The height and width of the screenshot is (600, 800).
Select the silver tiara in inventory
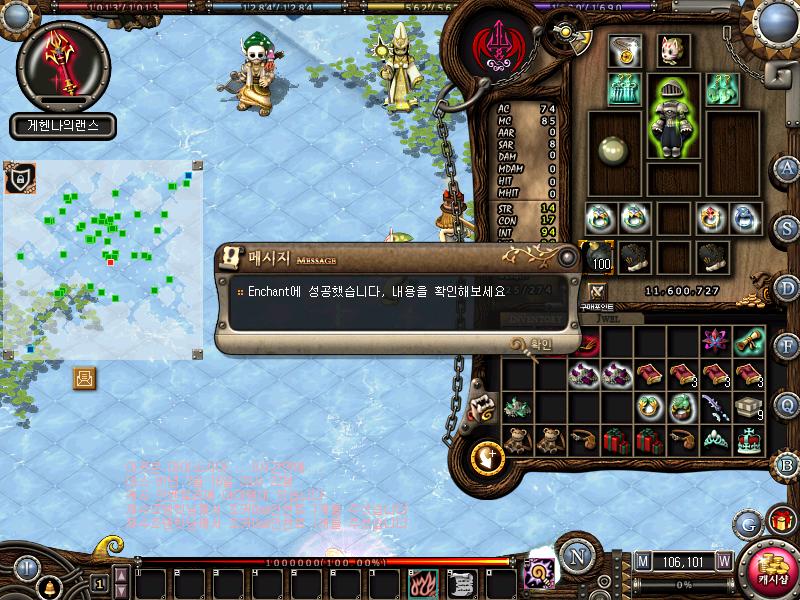[x=716, y=439]
